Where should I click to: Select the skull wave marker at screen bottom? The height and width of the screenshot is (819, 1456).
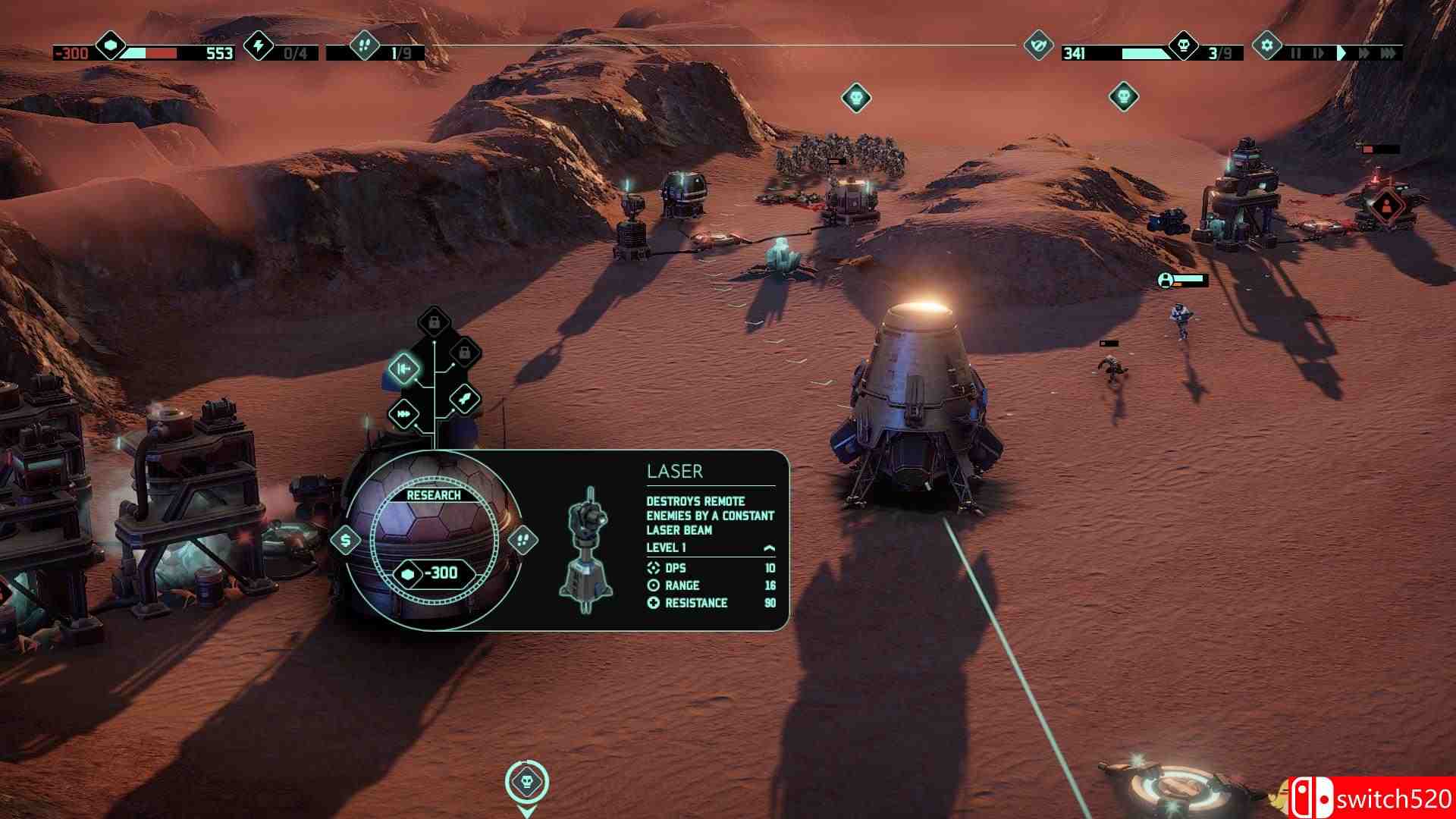click(526, 781)
